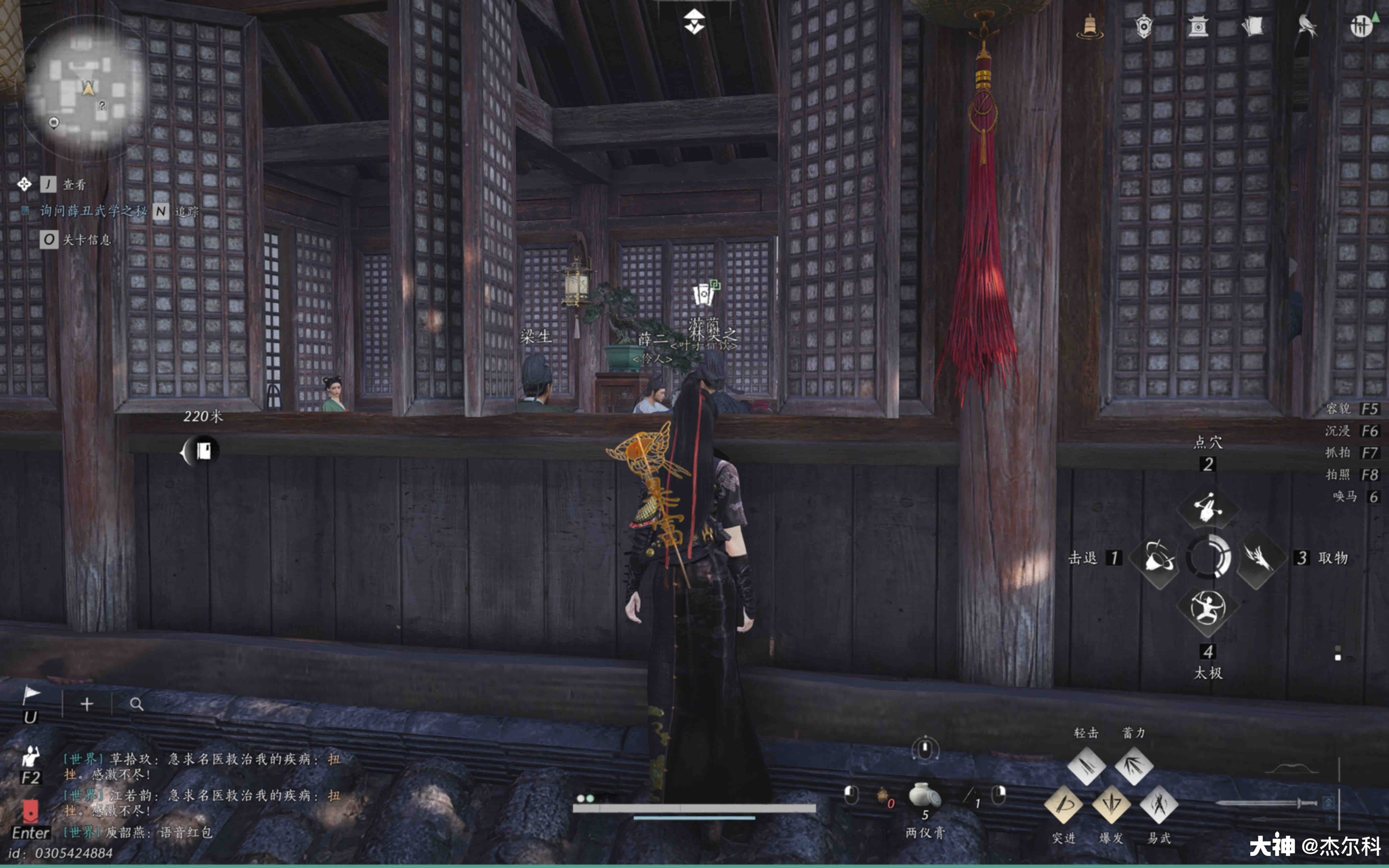The height and width of the screenshot is (868, 1389).
Task: Switch weapons with the 易武 diamond
Action: [x=1159, y=804]
